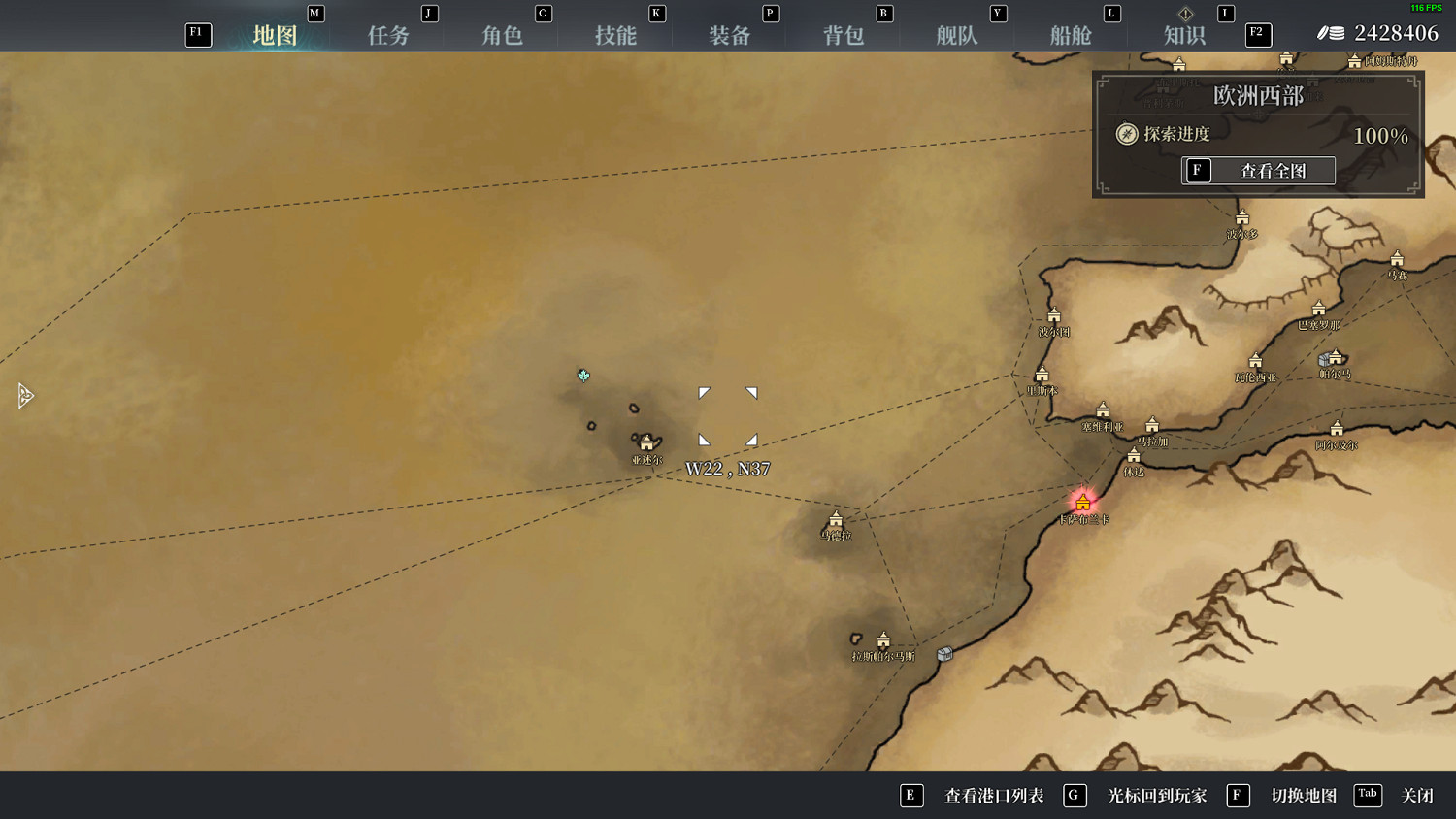1456x819 pixels.
Task: Click 切换地图 to switch maps
Action: point(1305,795)
